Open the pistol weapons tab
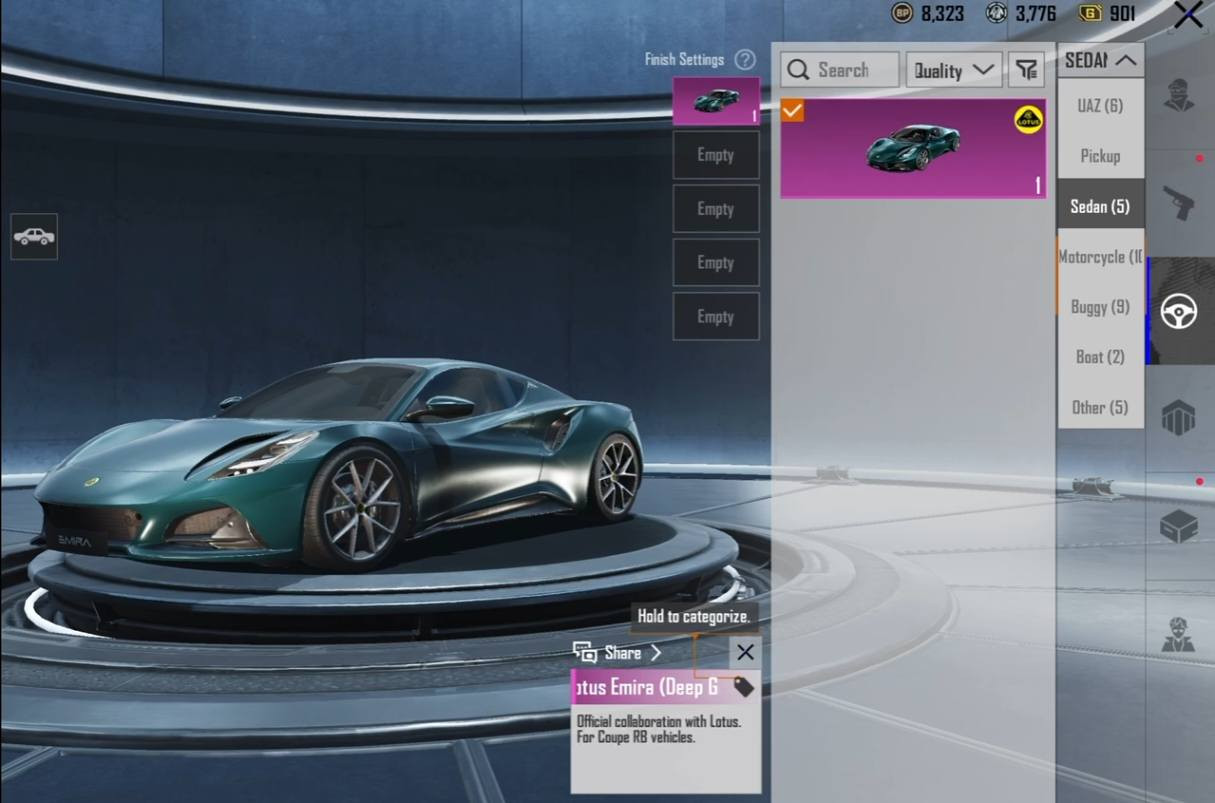1215x803 pixels. (1179, 204)
